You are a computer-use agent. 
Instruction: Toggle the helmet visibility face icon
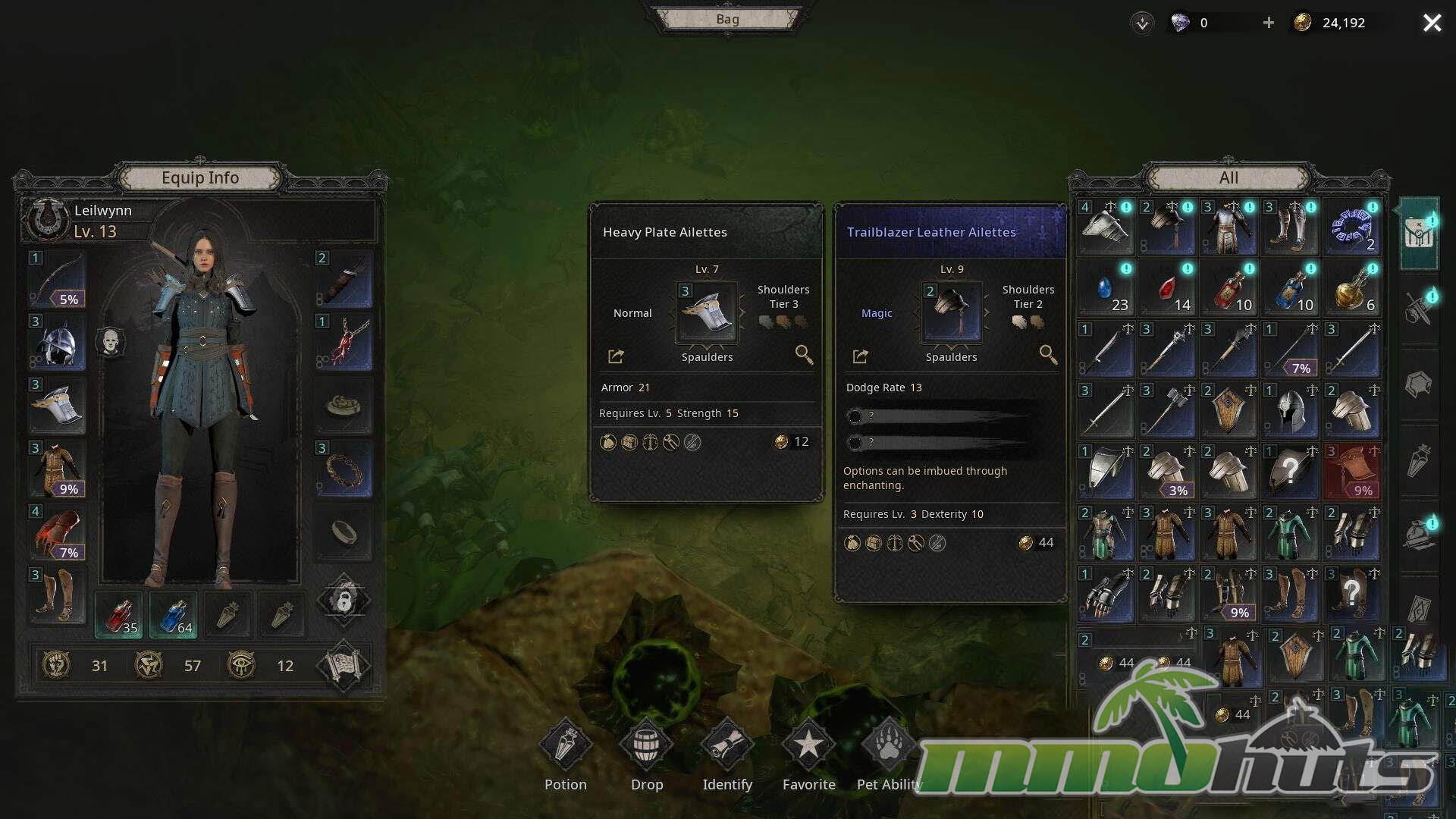(111, 342)
